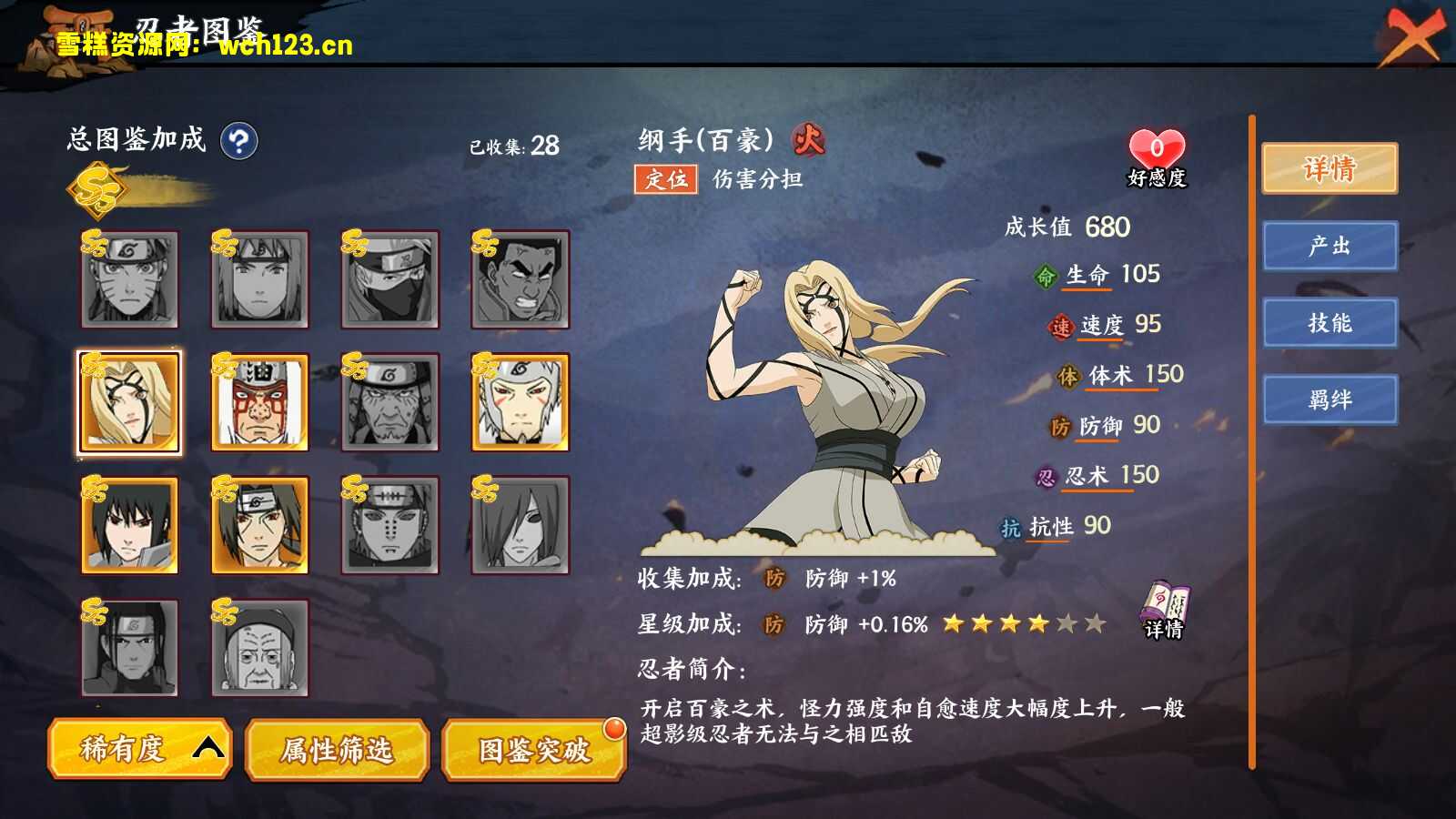Select Naruto's portrait in the collection grid
The image size is (1456, 819).
pos(129,279)
